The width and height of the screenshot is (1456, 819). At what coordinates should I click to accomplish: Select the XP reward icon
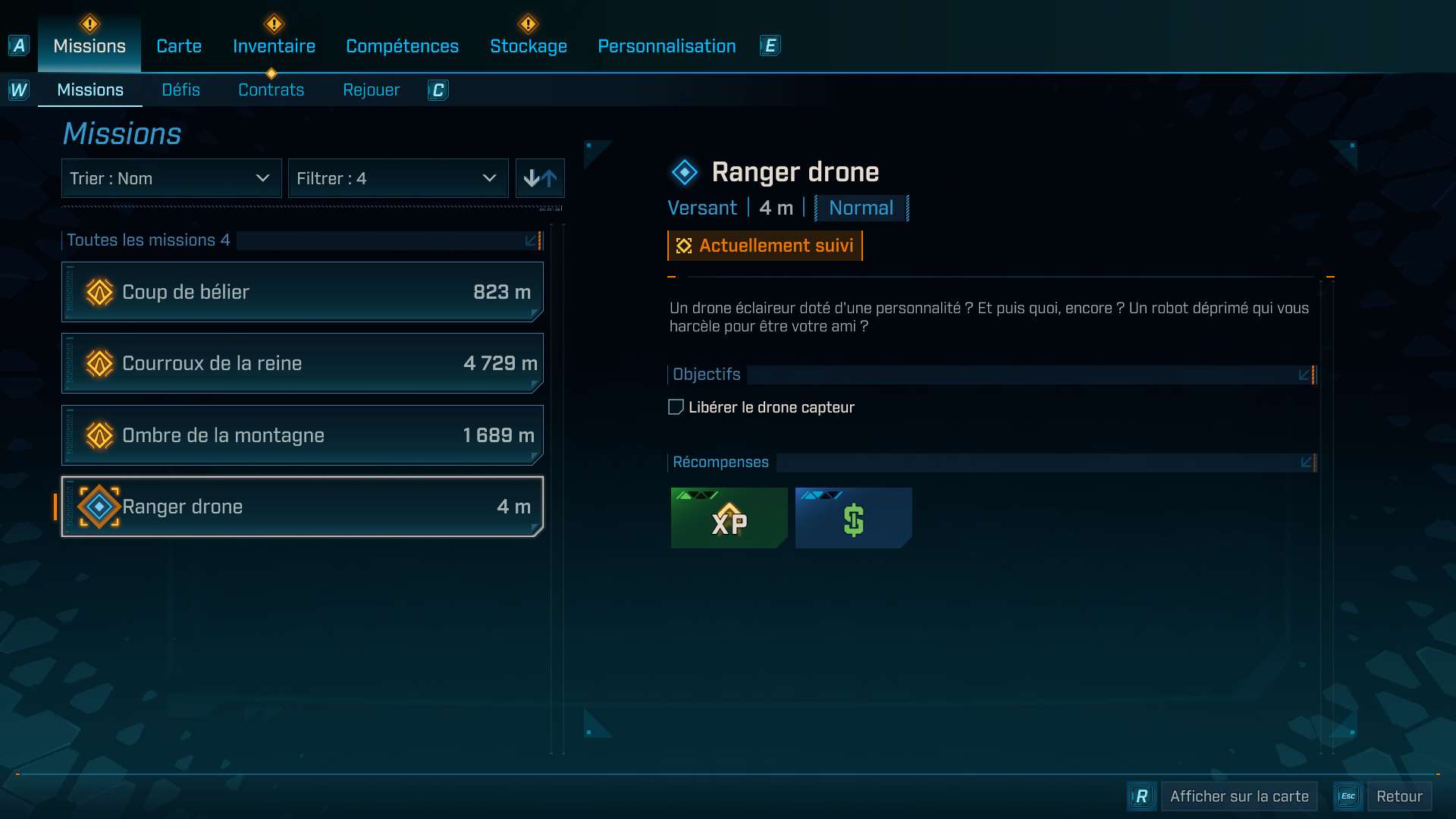[x=728, y=518]
